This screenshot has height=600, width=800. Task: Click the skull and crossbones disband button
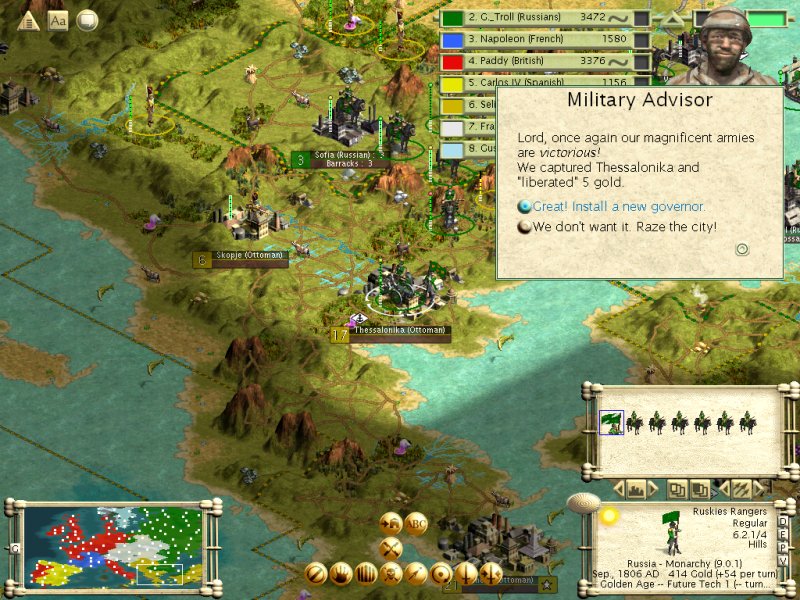click(391, 573)
